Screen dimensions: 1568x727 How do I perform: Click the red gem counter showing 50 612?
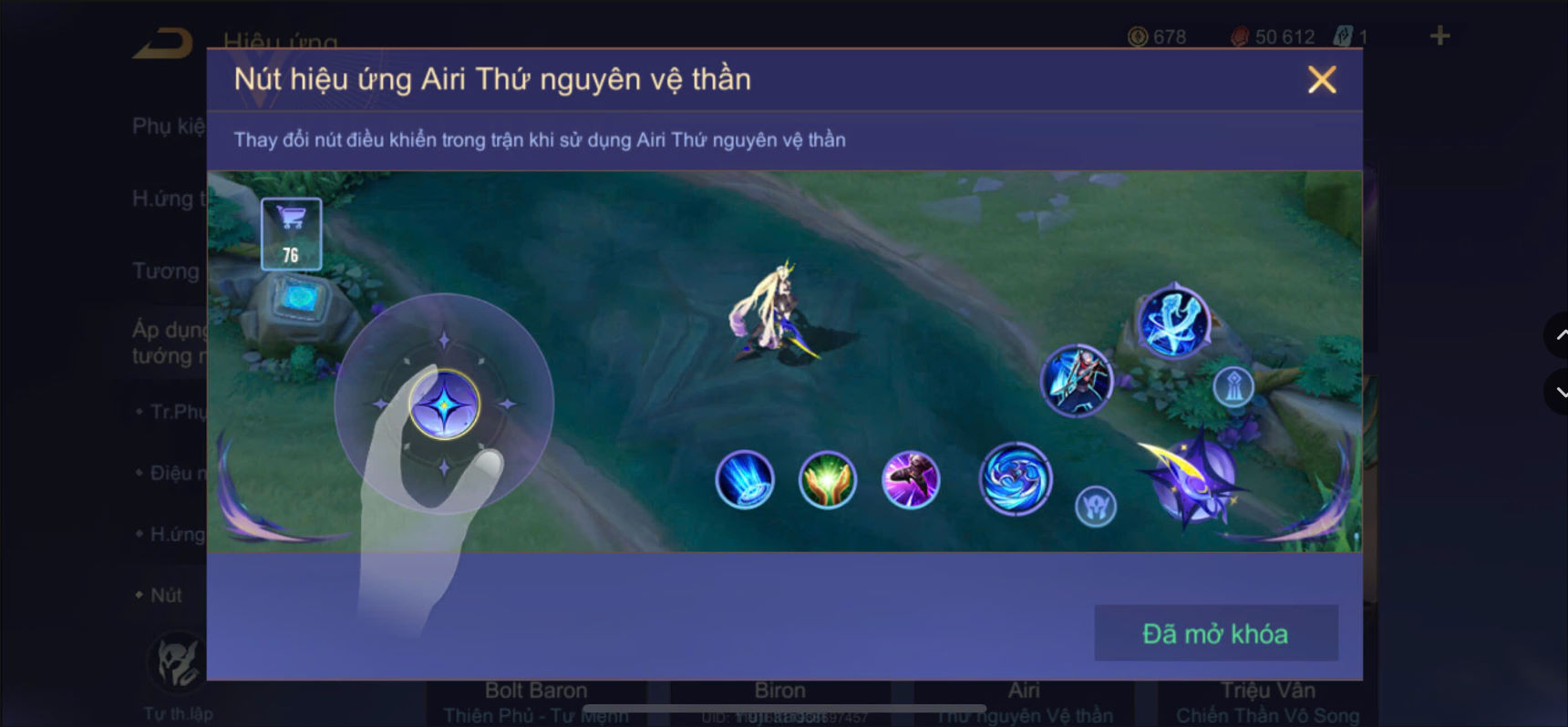click(x=1274, y=36)
